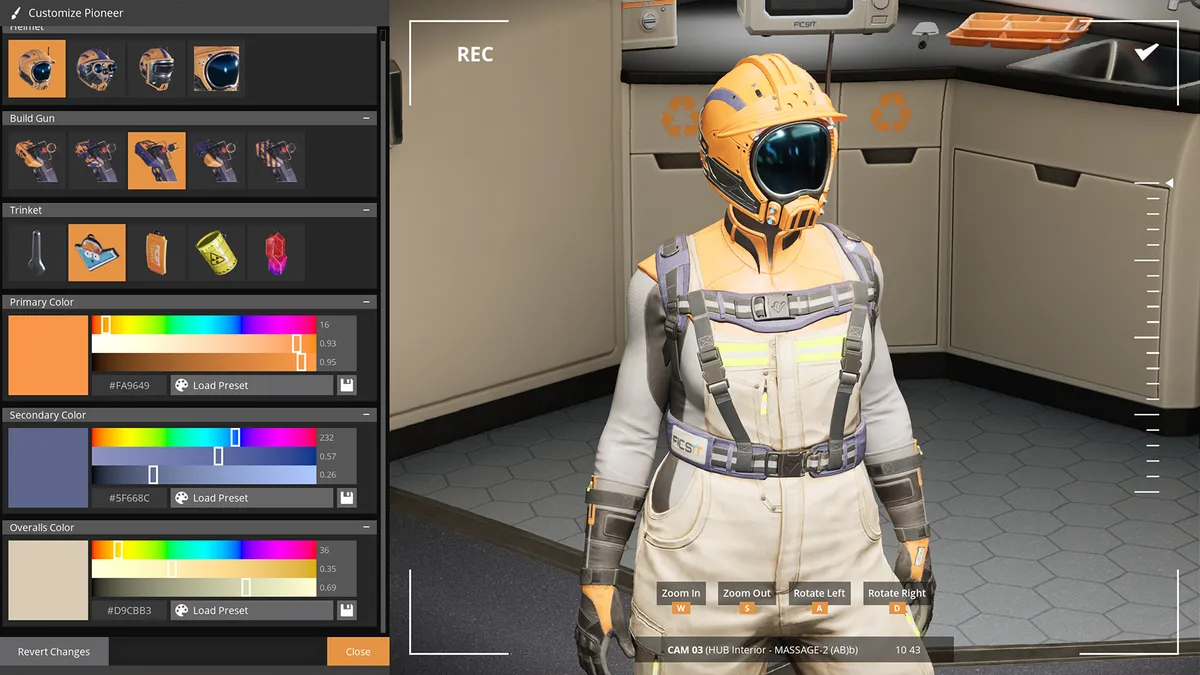Viewport: 1200px width, 675px height.
Task: Zoom In the camera view
Action: (x=681, y=593)
